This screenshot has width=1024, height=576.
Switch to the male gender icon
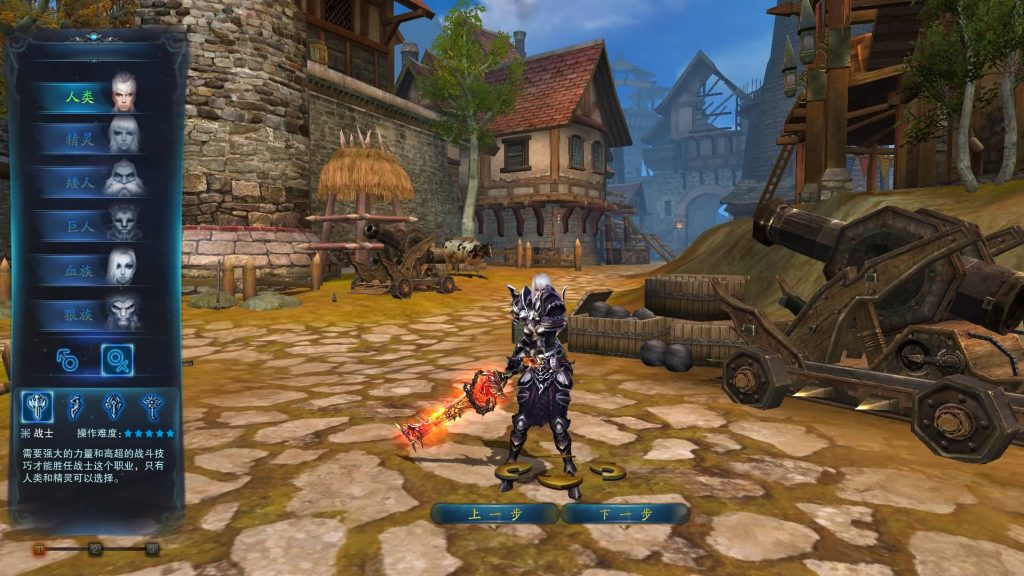click(68, 360)
